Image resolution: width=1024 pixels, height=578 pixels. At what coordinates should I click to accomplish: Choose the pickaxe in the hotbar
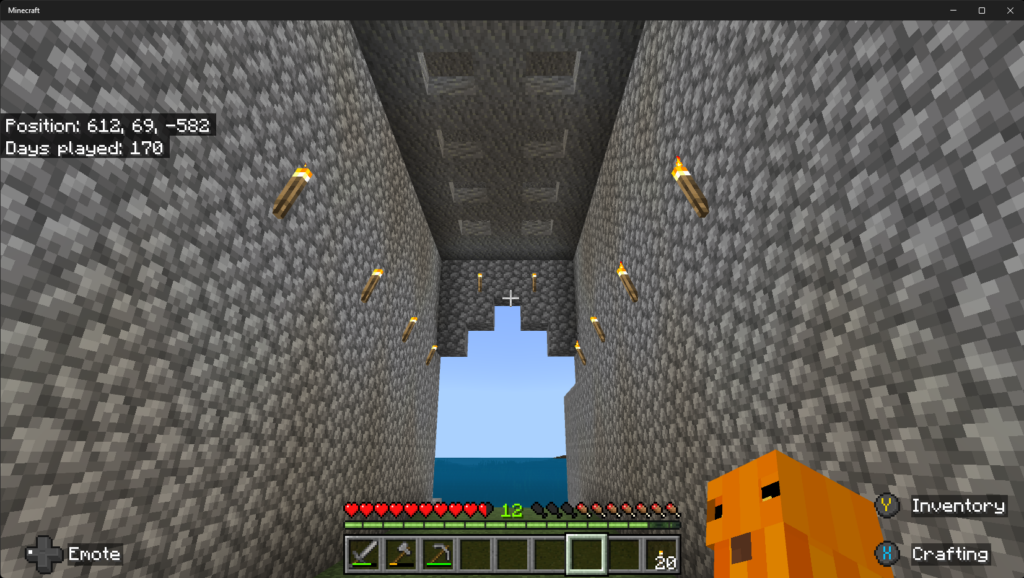point(438,552)
